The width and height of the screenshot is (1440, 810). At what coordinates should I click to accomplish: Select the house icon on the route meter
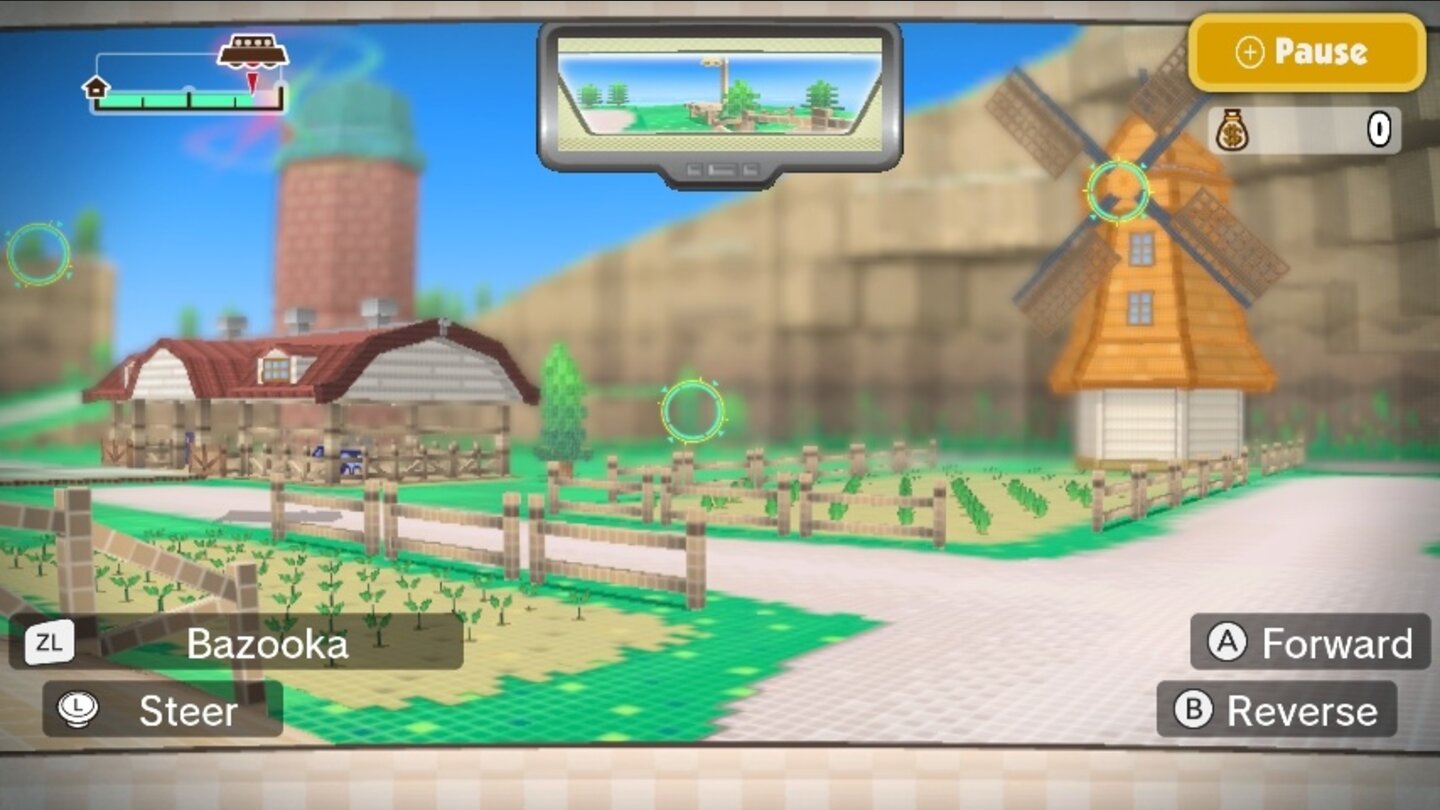[95, 89]
